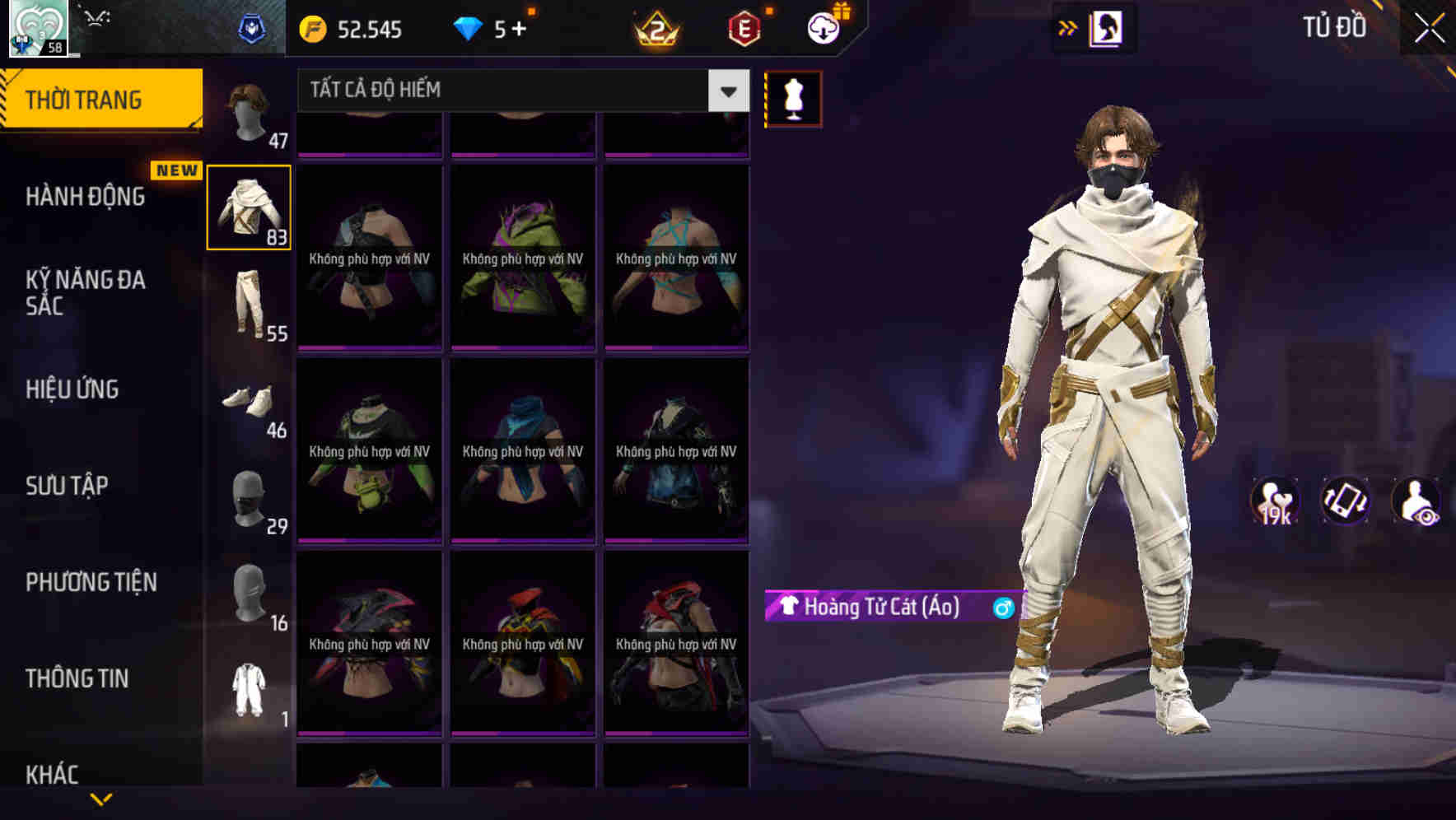Viewport: 1456px width, 820px height.
Task: Open the SƯU TẬP menu section
Action: (68, 486)
